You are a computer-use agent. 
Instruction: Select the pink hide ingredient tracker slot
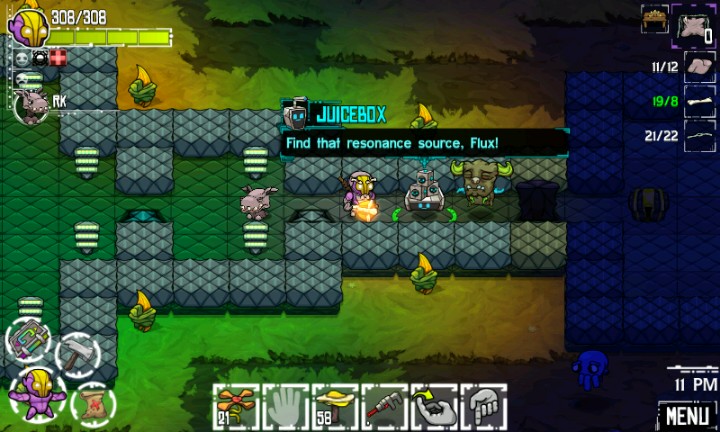700,67
